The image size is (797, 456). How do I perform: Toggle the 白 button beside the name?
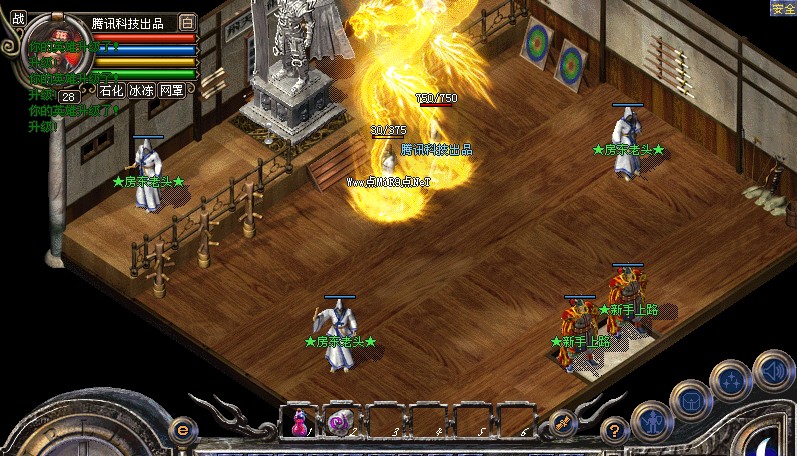coord(187,22)
